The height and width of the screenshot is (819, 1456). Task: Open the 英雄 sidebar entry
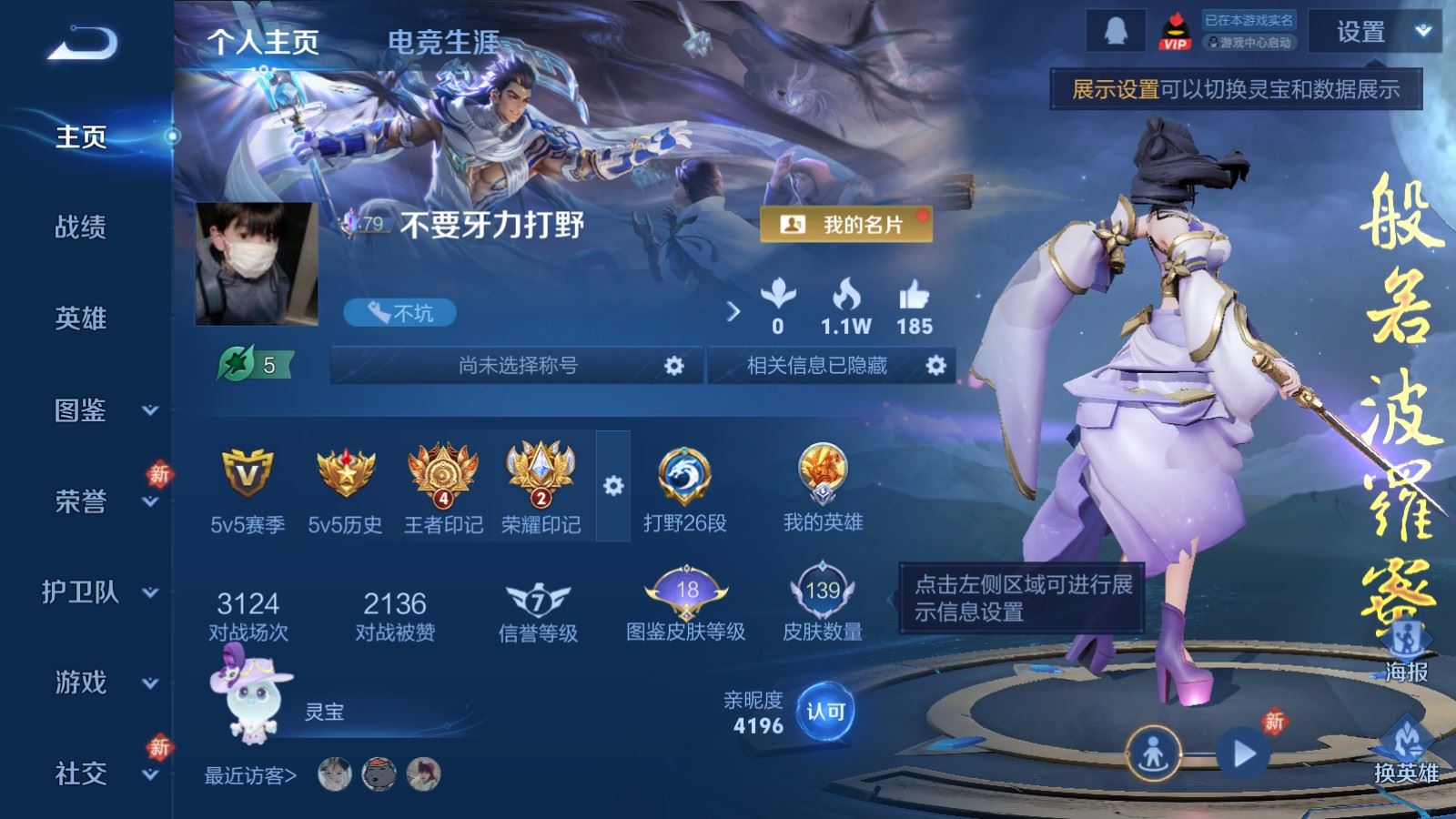pos(81,318)
